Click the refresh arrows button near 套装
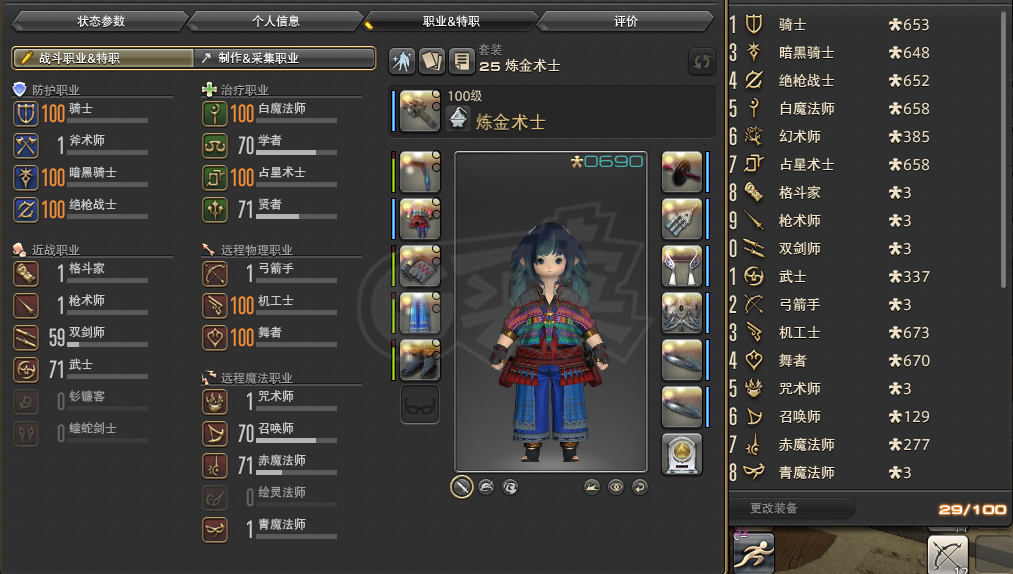Screen dimensions: 1013x574 pyautogui.click(x=702, y=61)
